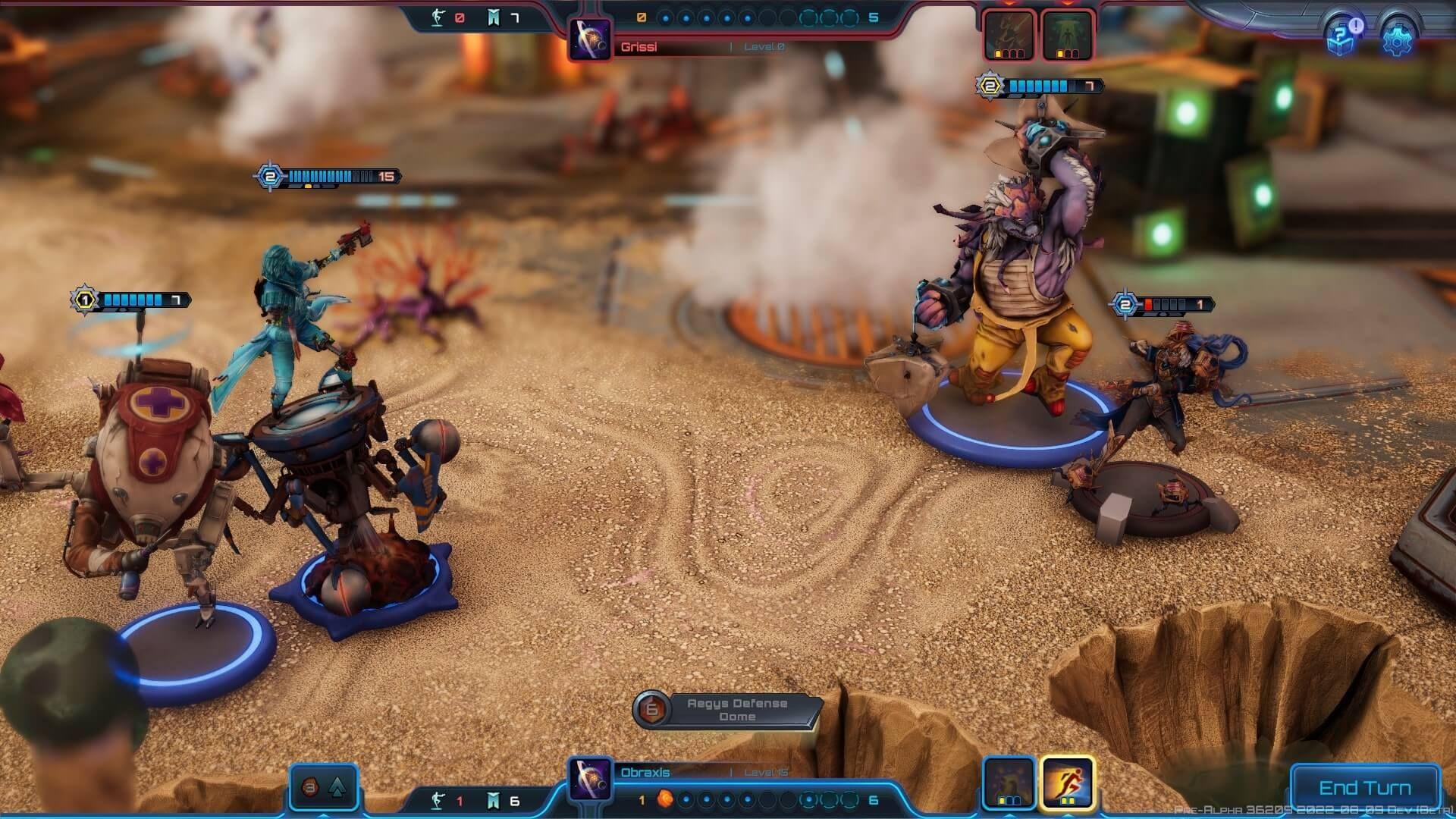1456x819 pixels.
Task: Click Grissi's green-framed ability card
Action: (1065, 34)
